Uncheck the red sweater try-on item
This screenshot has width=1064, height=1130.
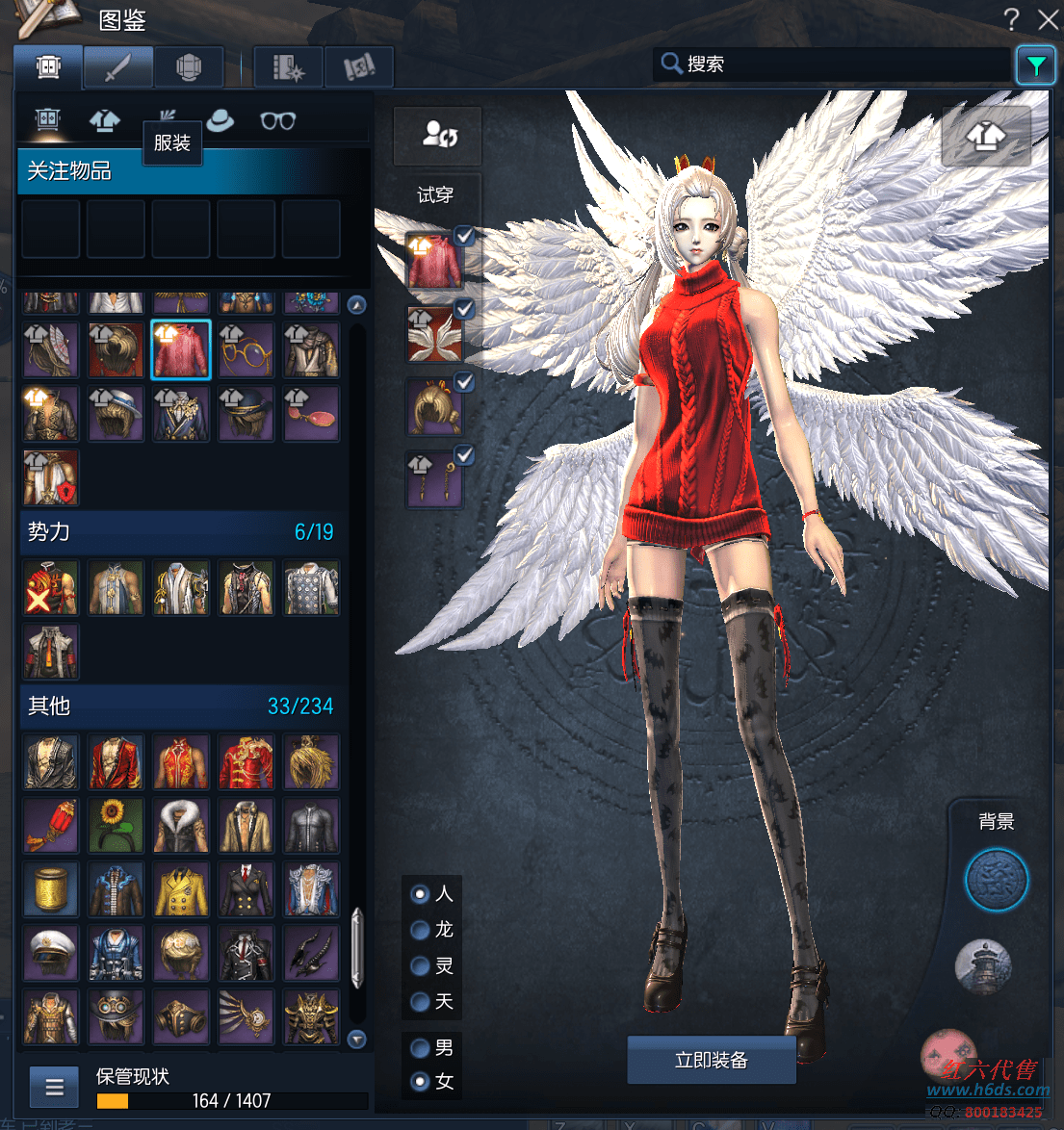point(464,235)
